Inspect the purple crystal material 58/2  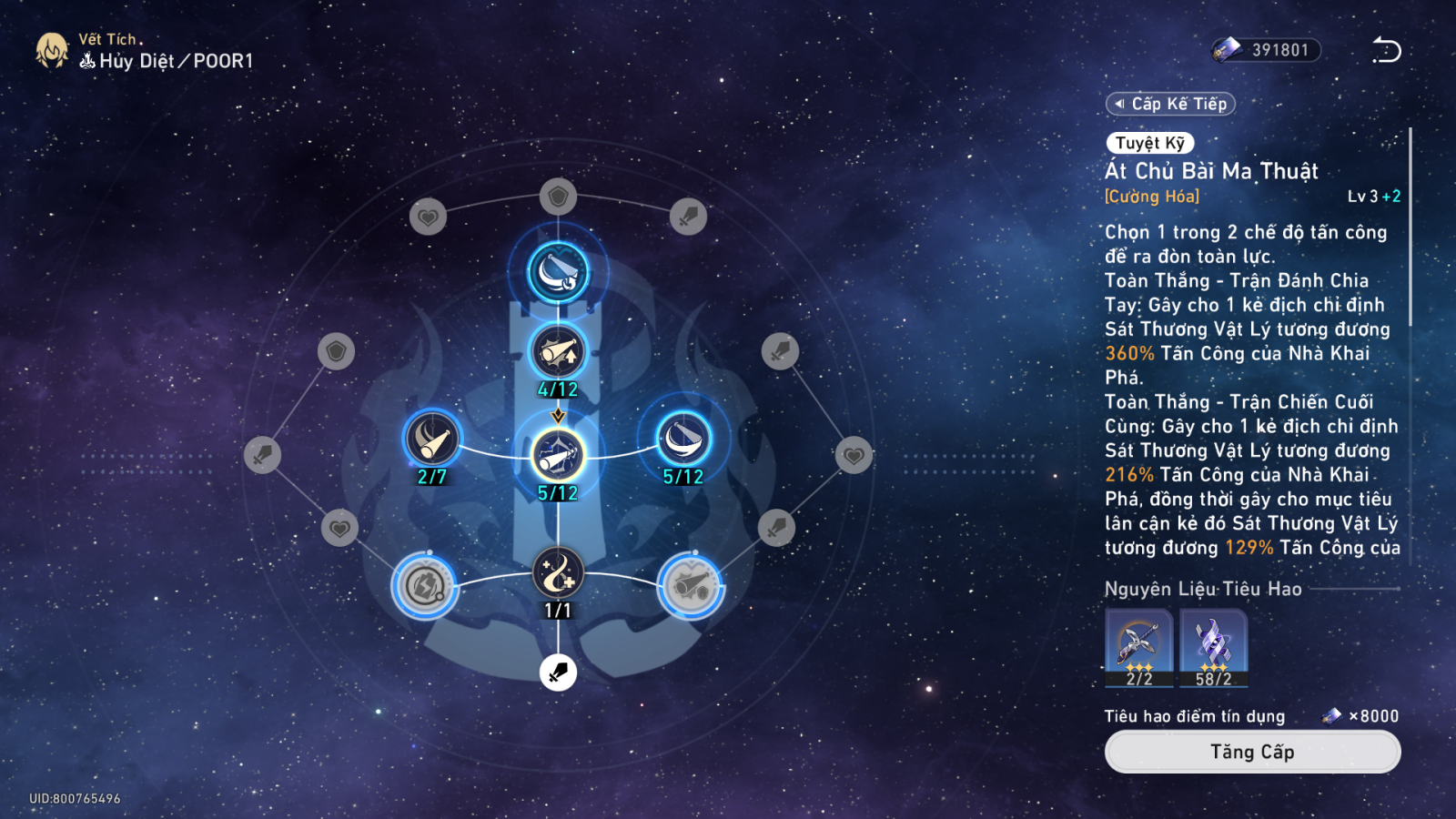(x=1214, y=646)
